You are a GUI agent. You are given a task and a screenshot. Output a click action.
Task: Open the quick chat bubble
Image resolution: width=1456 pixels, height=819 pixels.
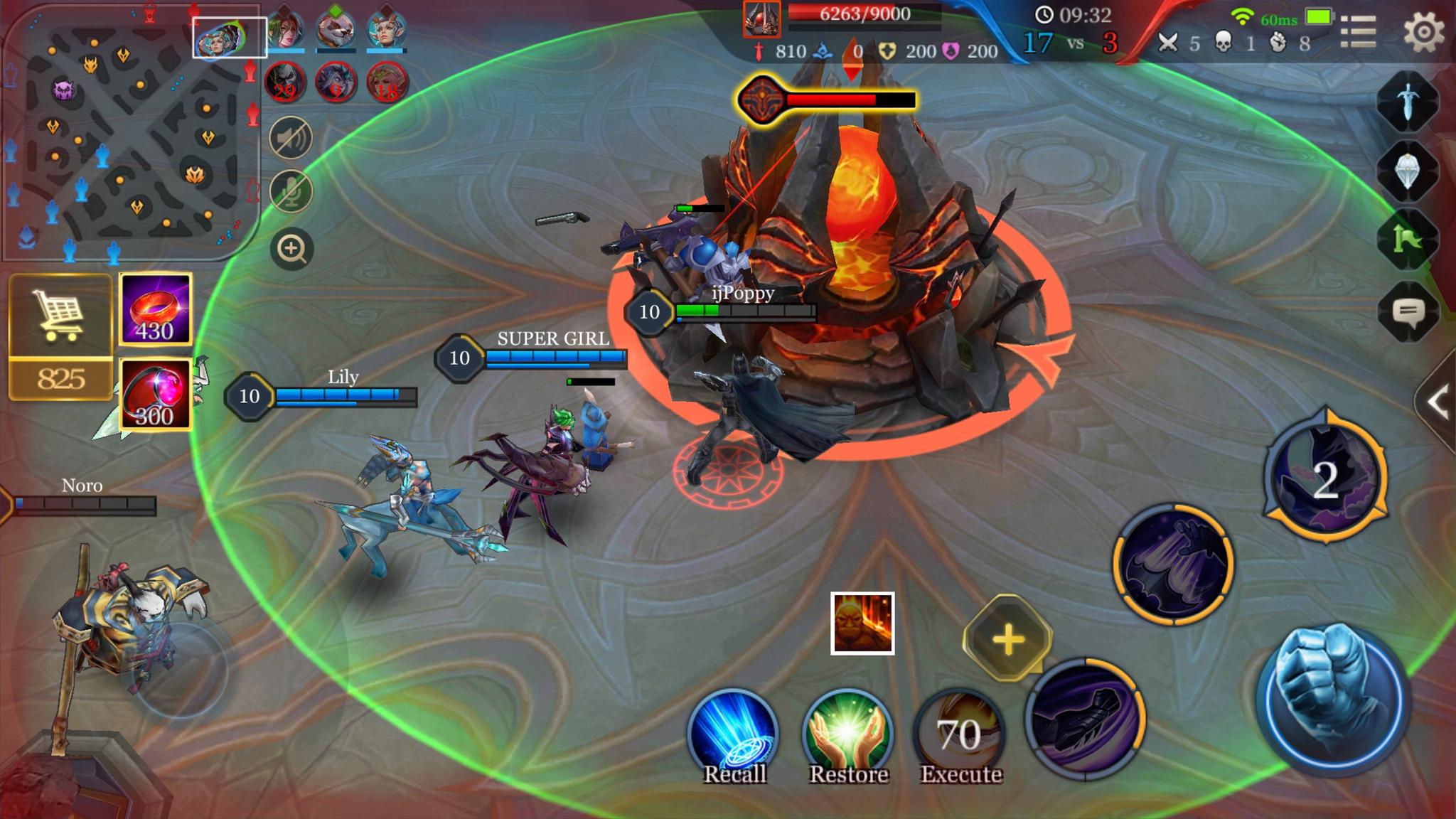click(x=1408, y=311)
